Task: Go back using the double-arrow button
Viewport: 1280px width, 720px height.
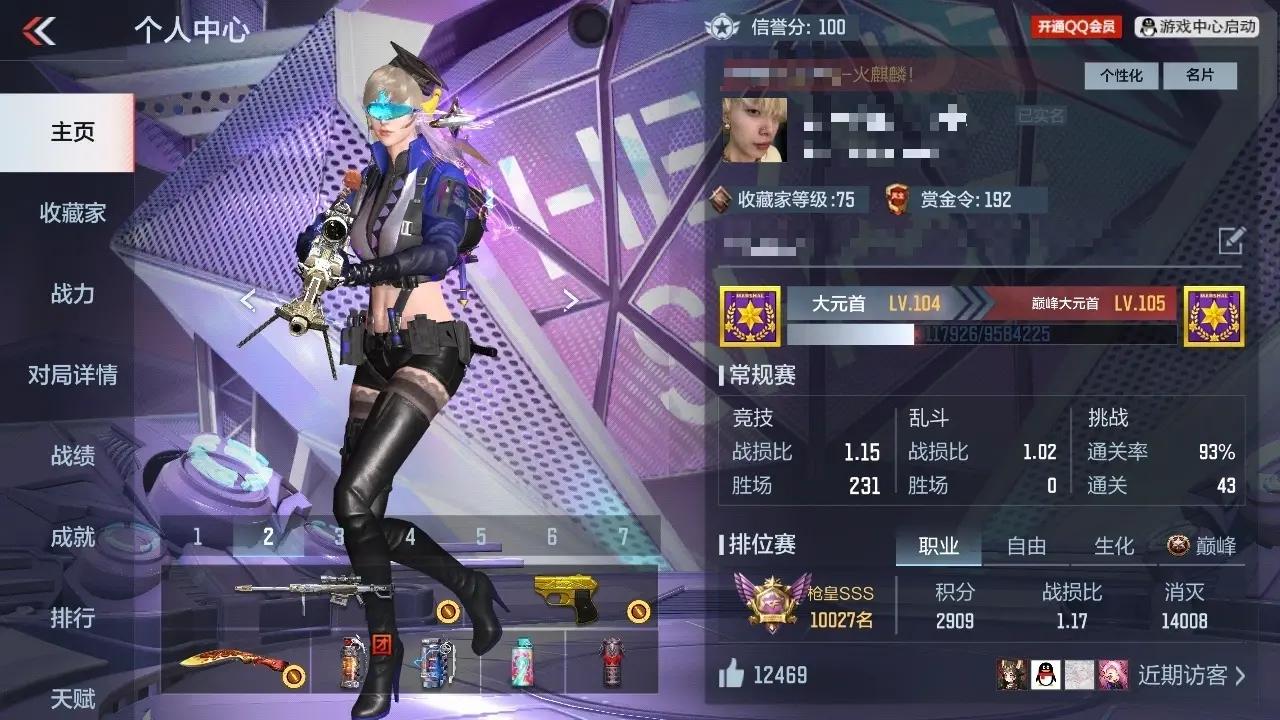Action: tap(39, 31)
